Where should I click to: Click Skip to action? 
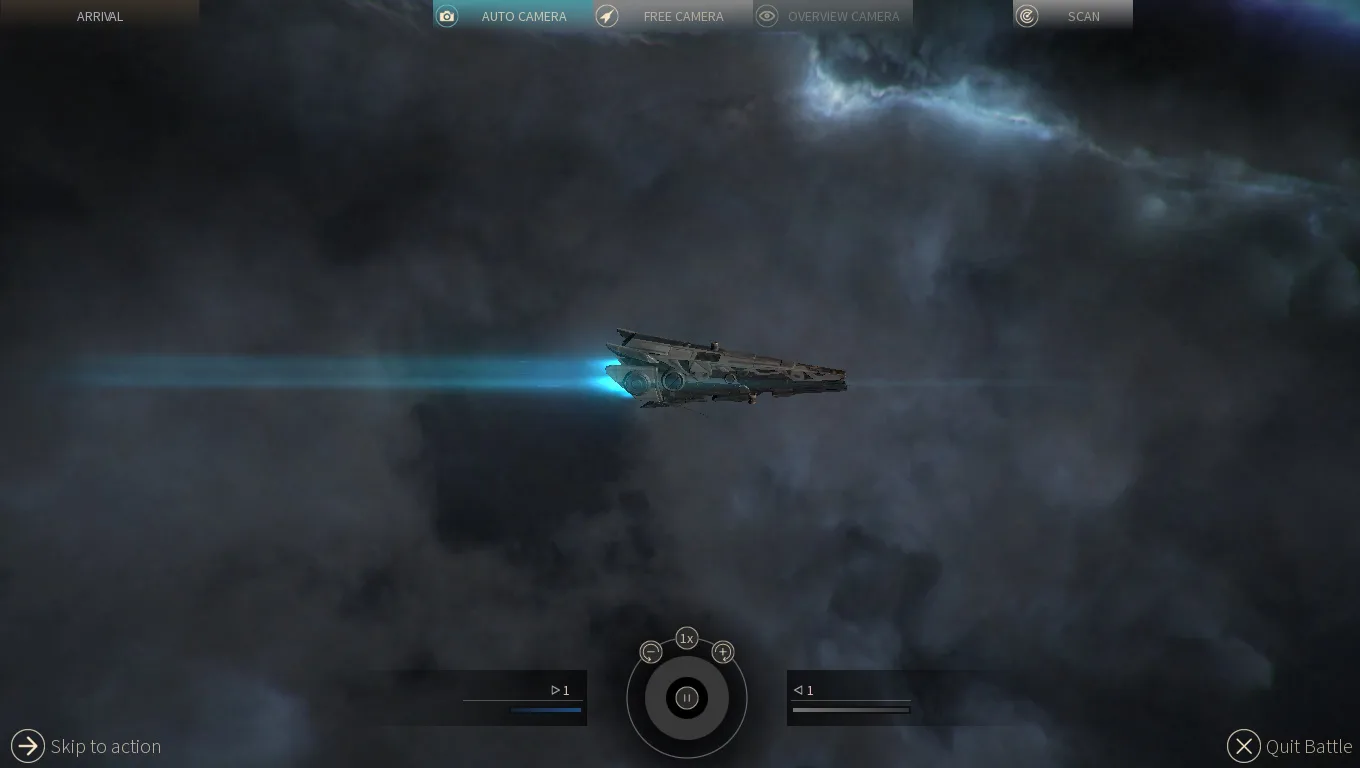[x=106, y=746]
